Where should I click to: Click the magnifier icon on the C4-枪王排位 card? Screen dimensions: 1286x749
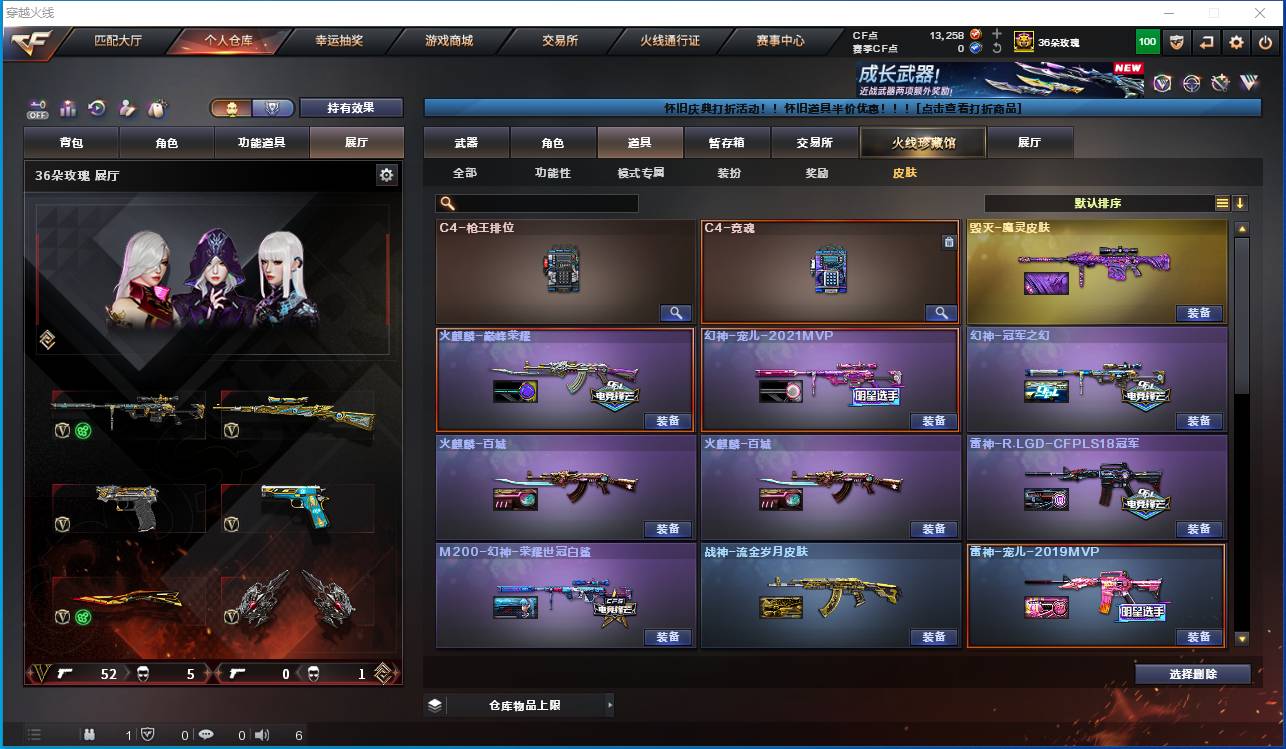(x=676, y=313)
